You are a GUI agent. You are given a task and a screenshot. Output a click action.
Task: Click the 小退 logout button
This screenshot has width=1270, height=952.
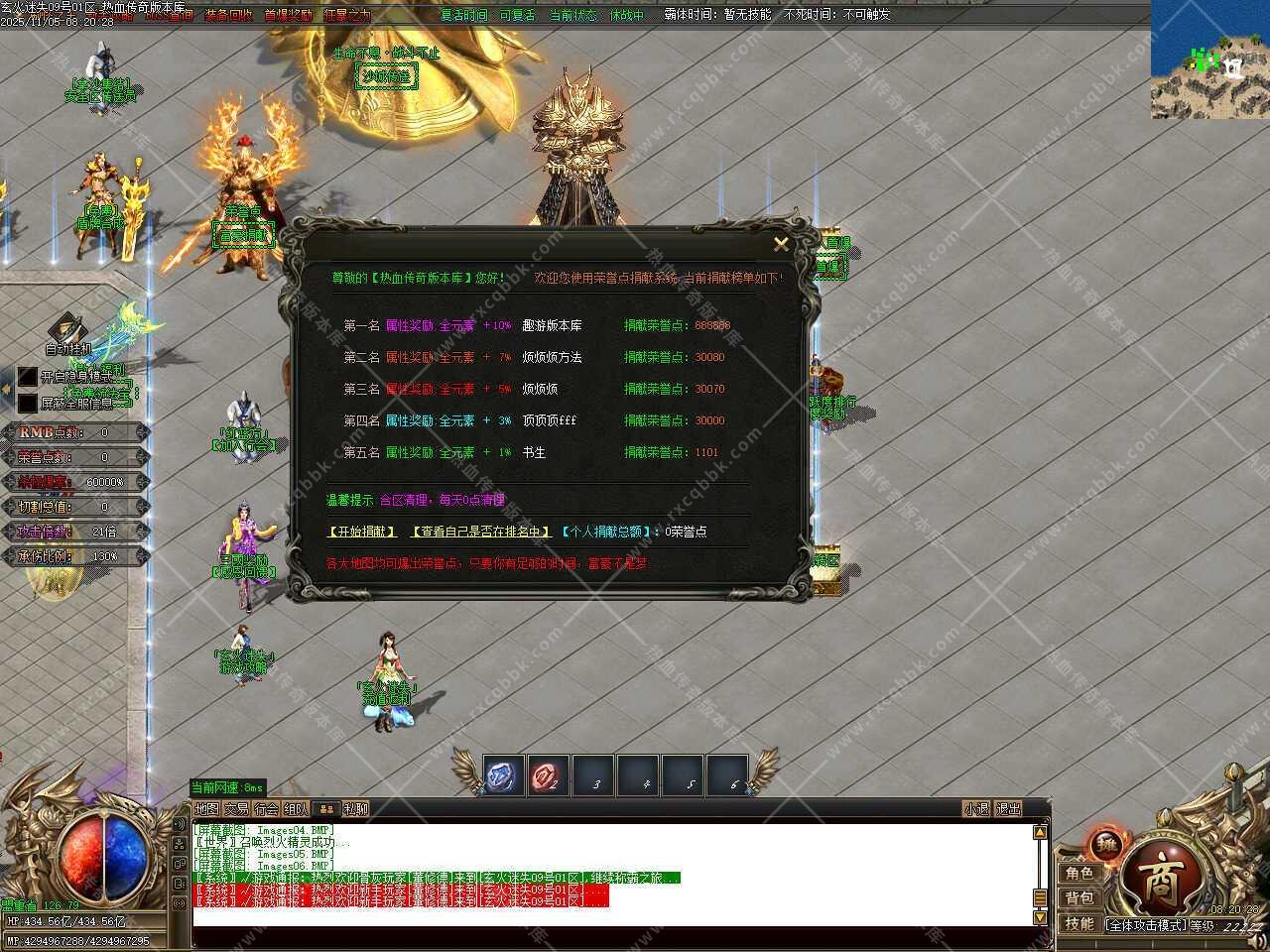[x=976, y=809]
